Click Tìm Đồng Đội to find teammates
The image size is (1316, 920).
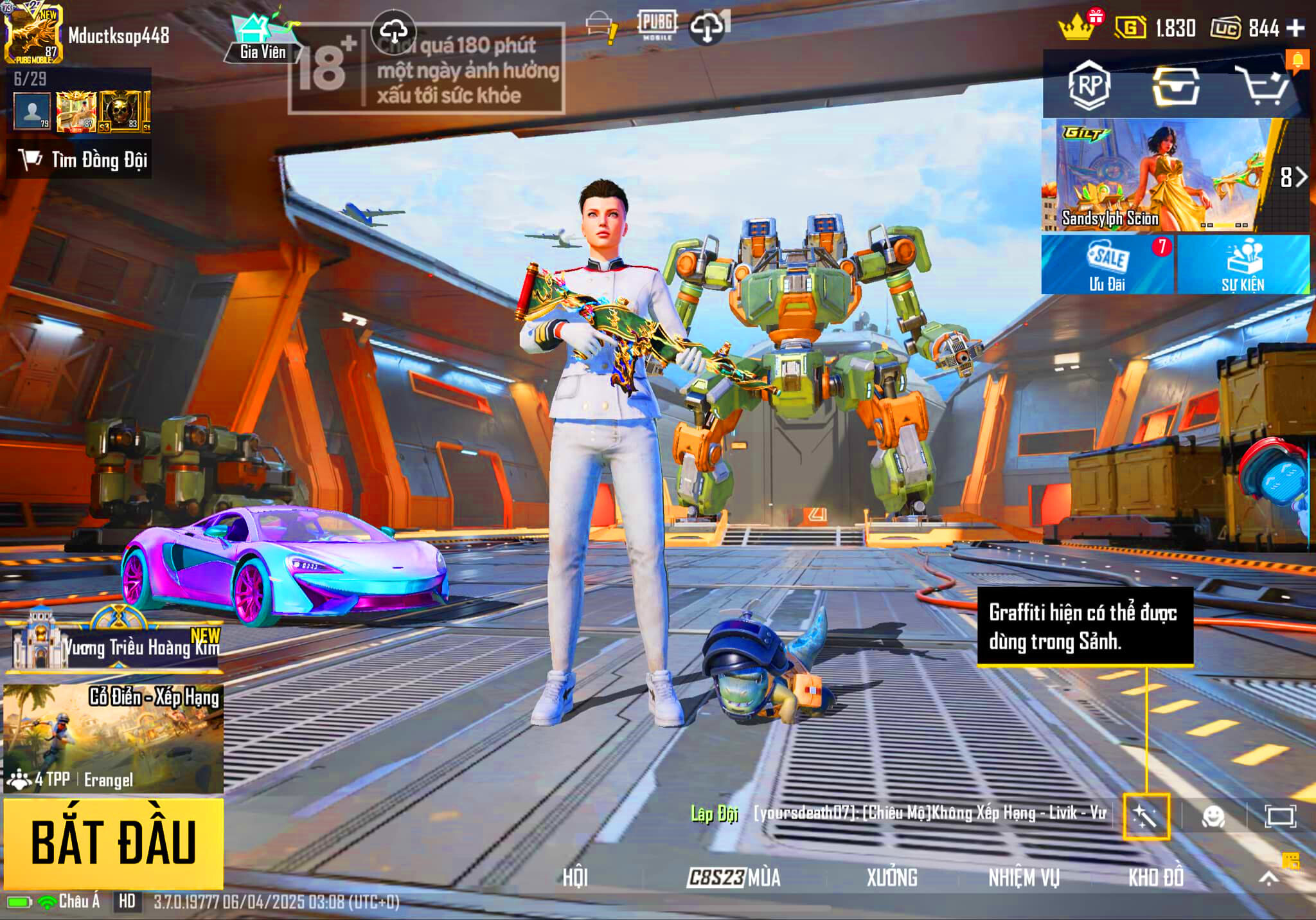pyautogui.click(x=80, y=159)
